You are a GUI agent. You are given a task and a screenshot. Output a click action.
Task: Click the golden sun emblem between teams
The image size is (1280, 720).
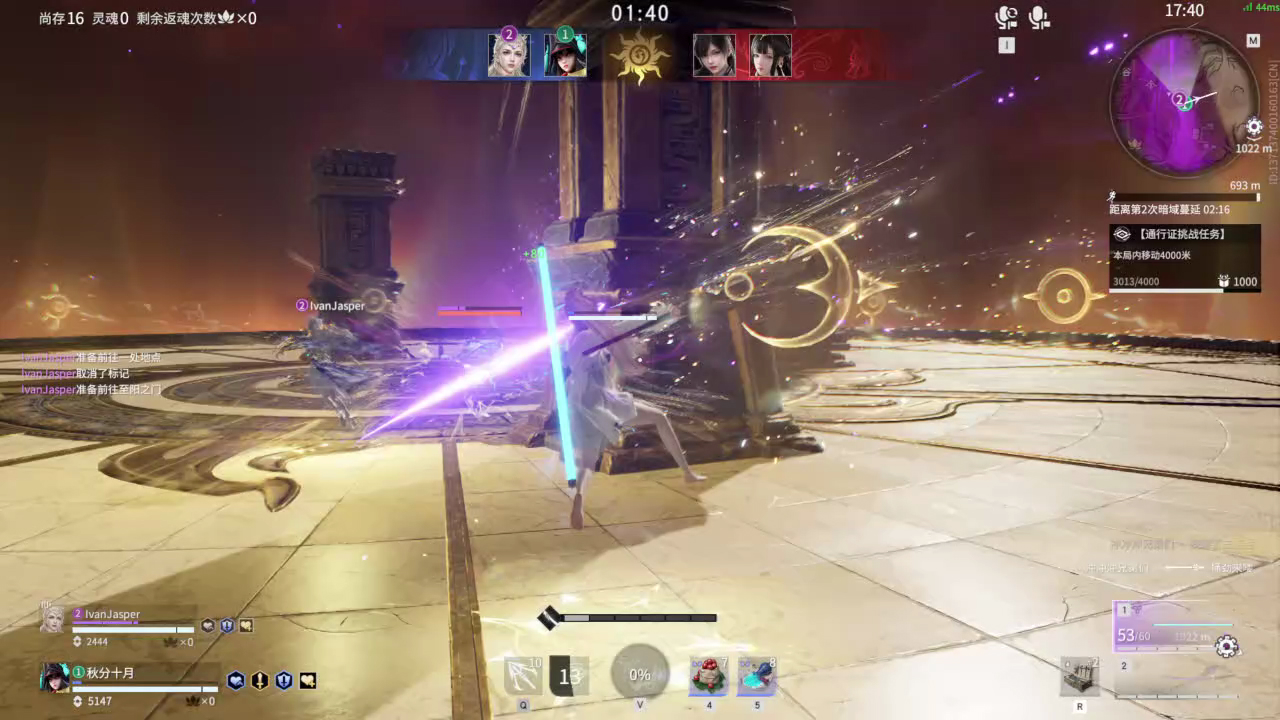639,56
